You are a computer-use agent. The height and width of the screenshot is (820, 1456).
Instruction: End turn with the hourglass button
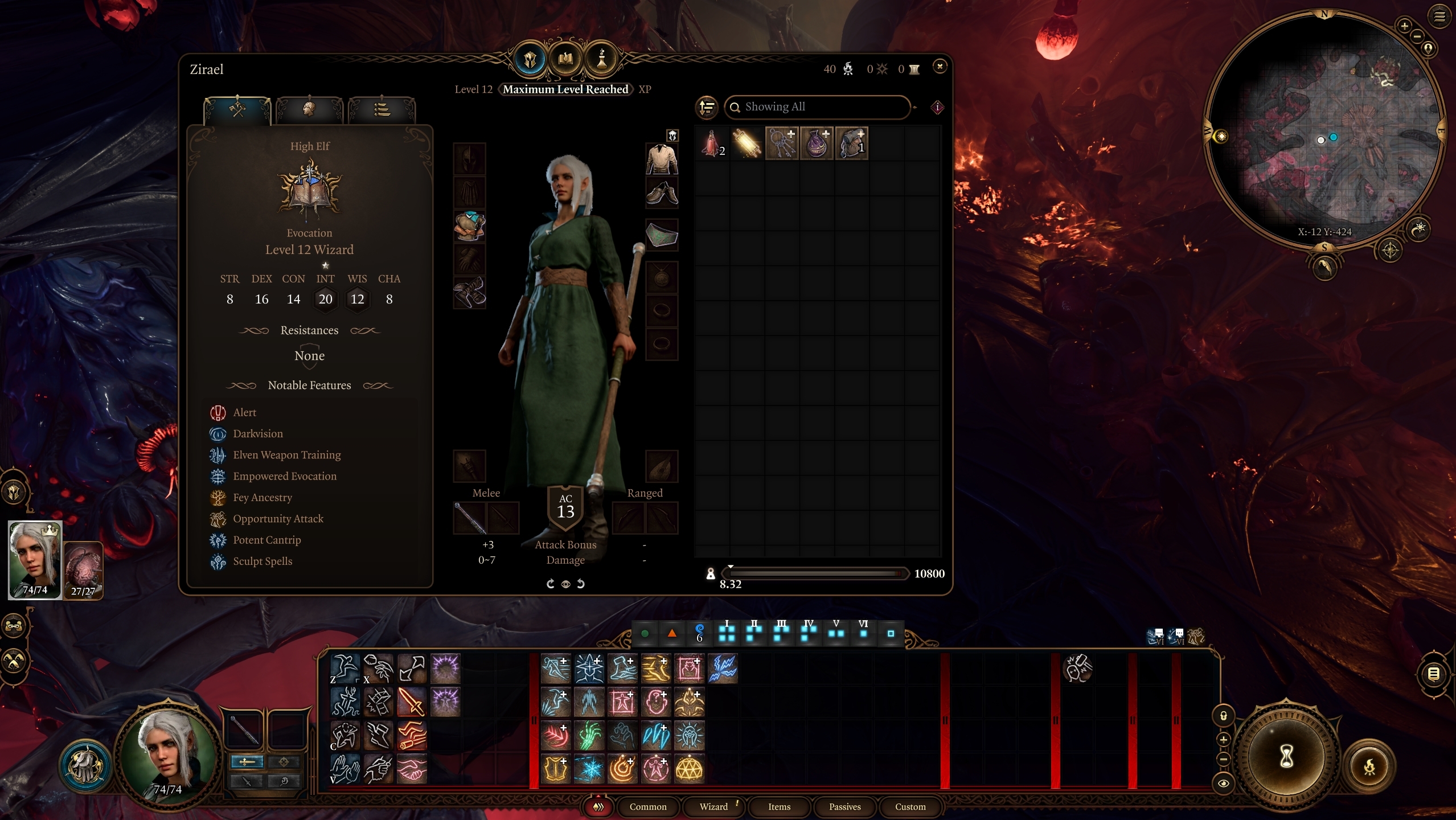point(1286,757)
